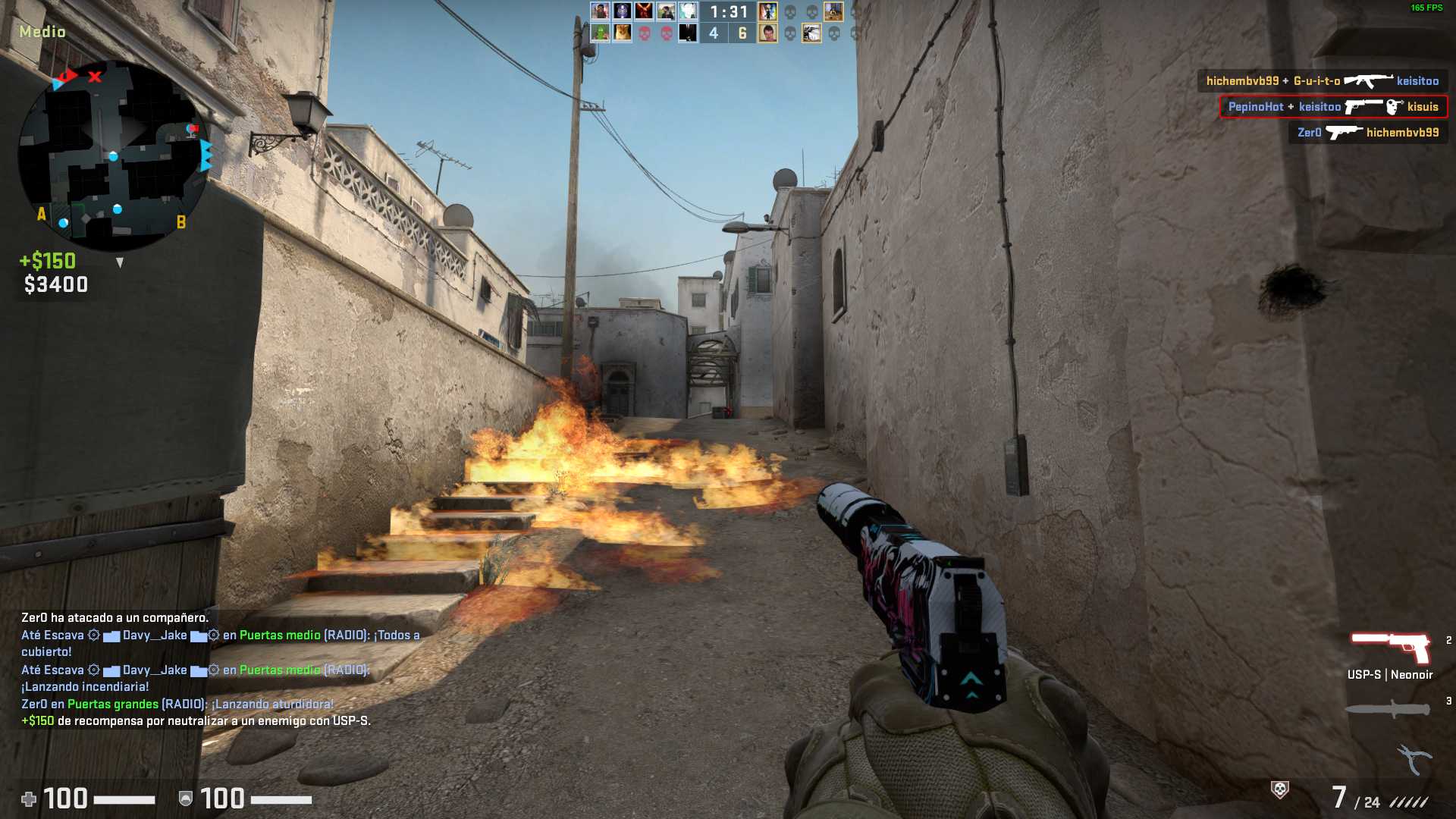Click the red X marker on radar
The width and height of the screenshot is (1456, 819).
(95, 77)
